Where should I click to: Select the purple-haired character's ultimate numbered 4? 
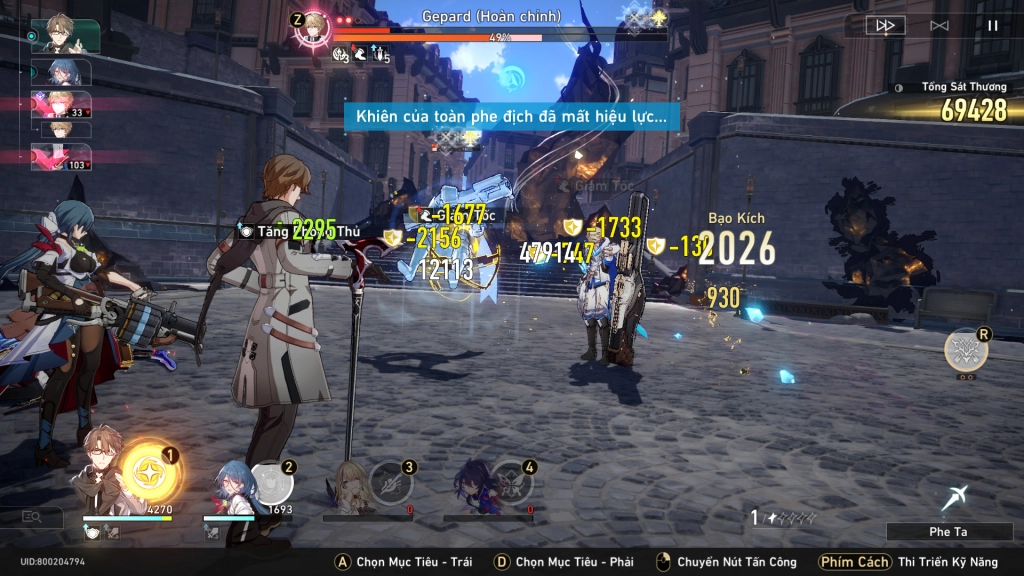(x=511, y=482)
